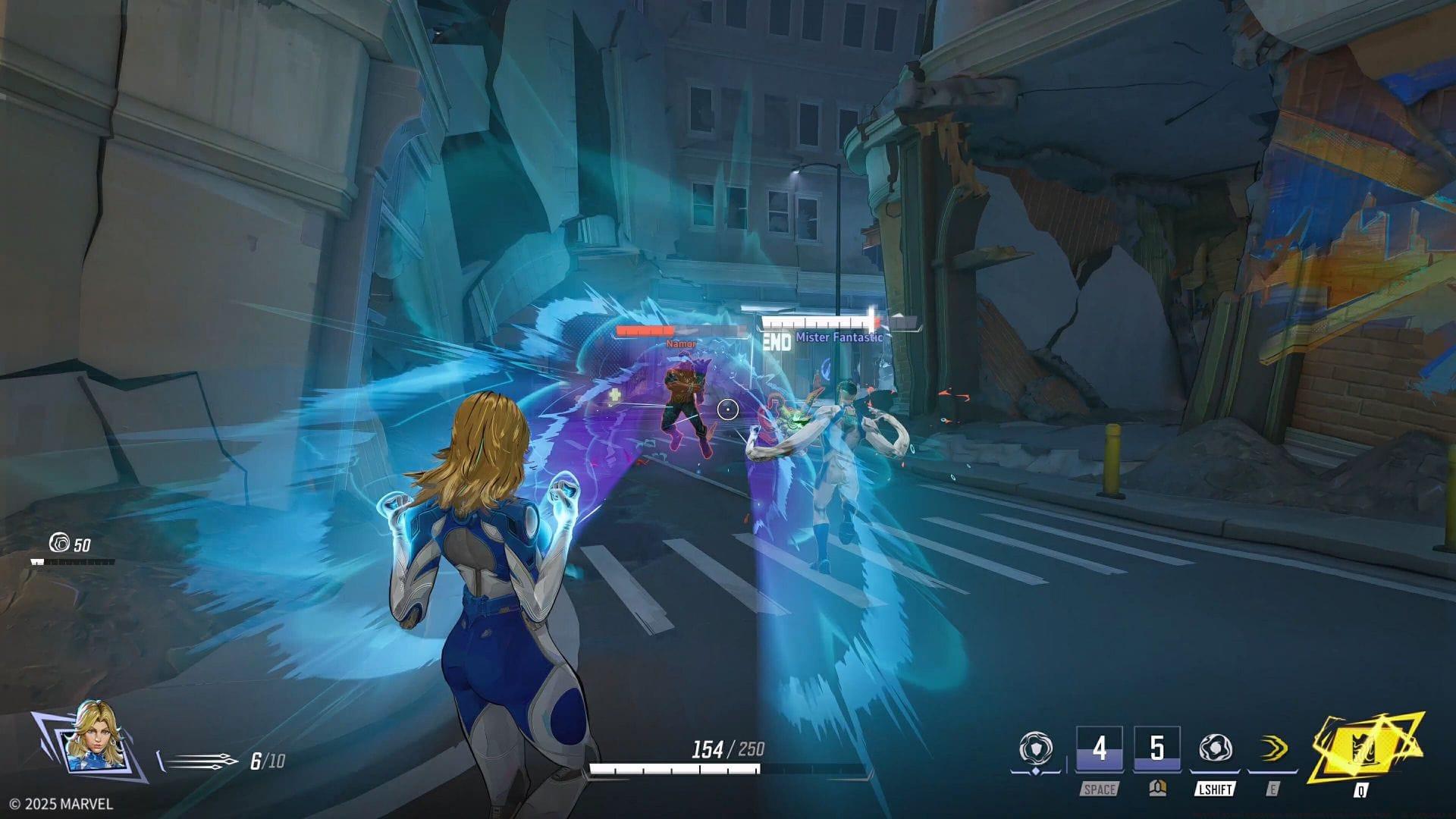1456x819 pixels.
Task: Click the swirling orb icon beside 50
Action: pos(59,543)
